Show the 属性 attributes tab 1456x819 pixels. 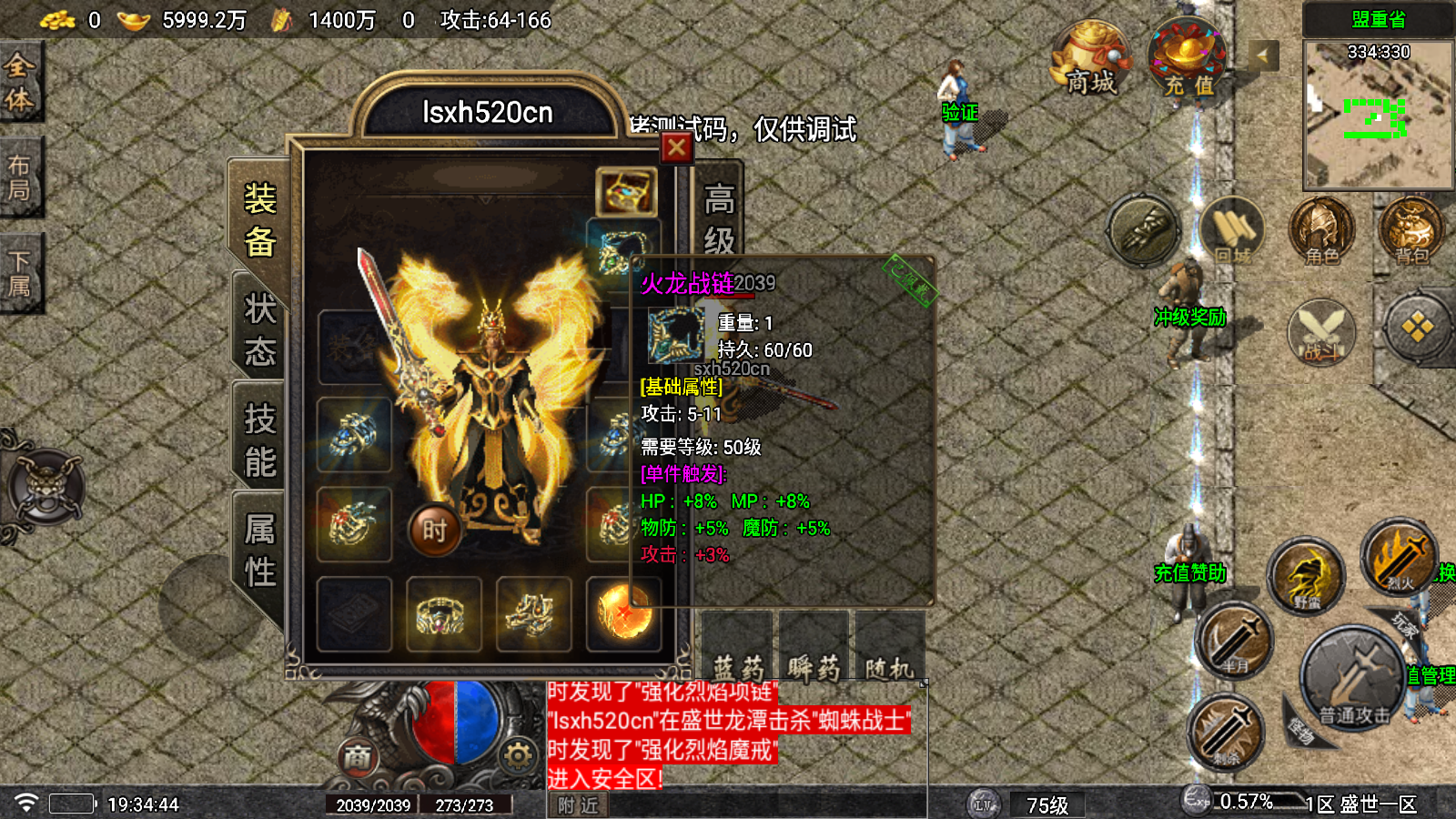pos(259,551)
